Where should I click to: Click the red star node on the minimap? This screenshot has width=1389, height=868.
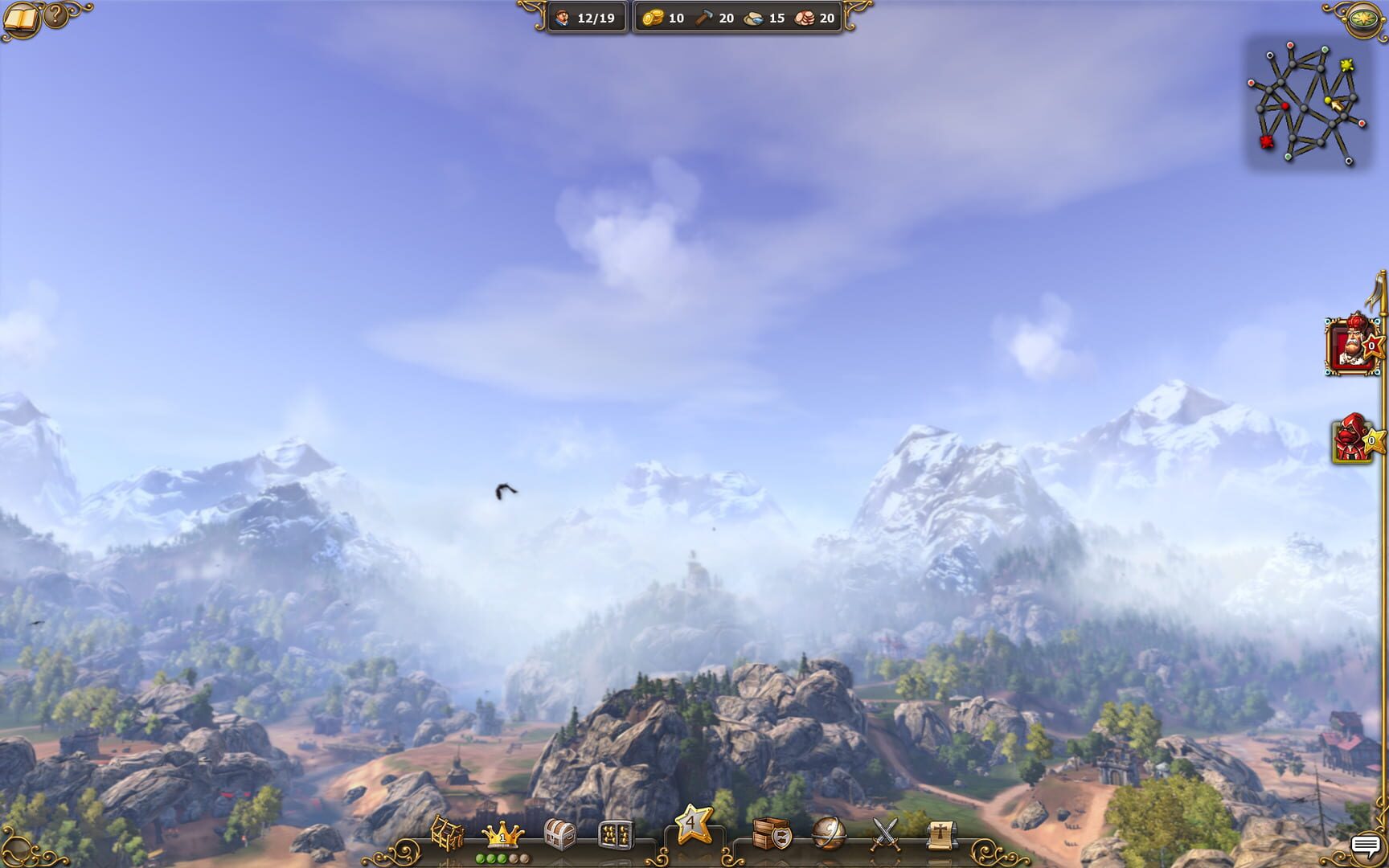[x=1266, y=141]
